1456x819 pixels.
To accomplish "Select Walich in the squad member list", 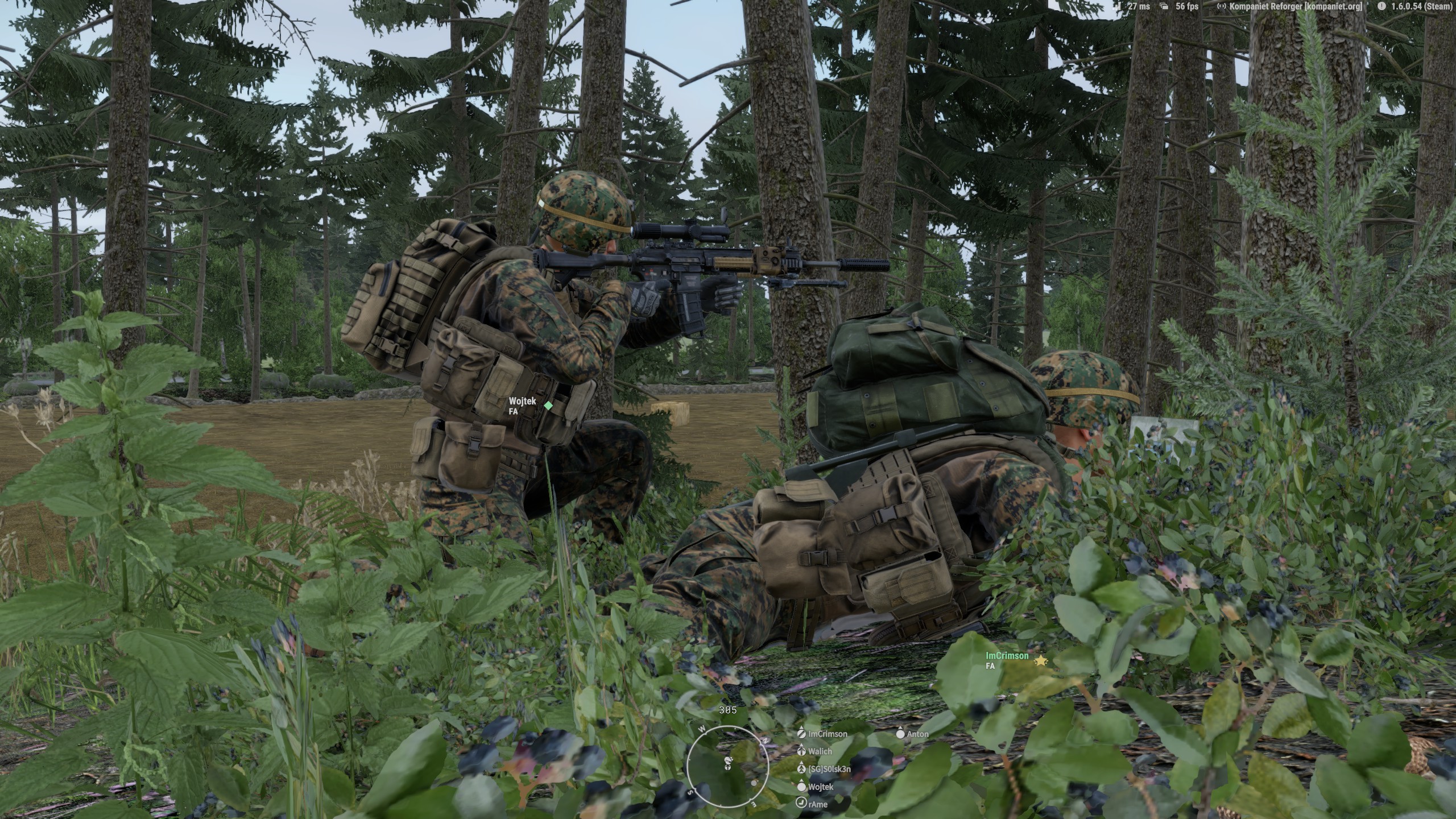I will coord(820,752).
